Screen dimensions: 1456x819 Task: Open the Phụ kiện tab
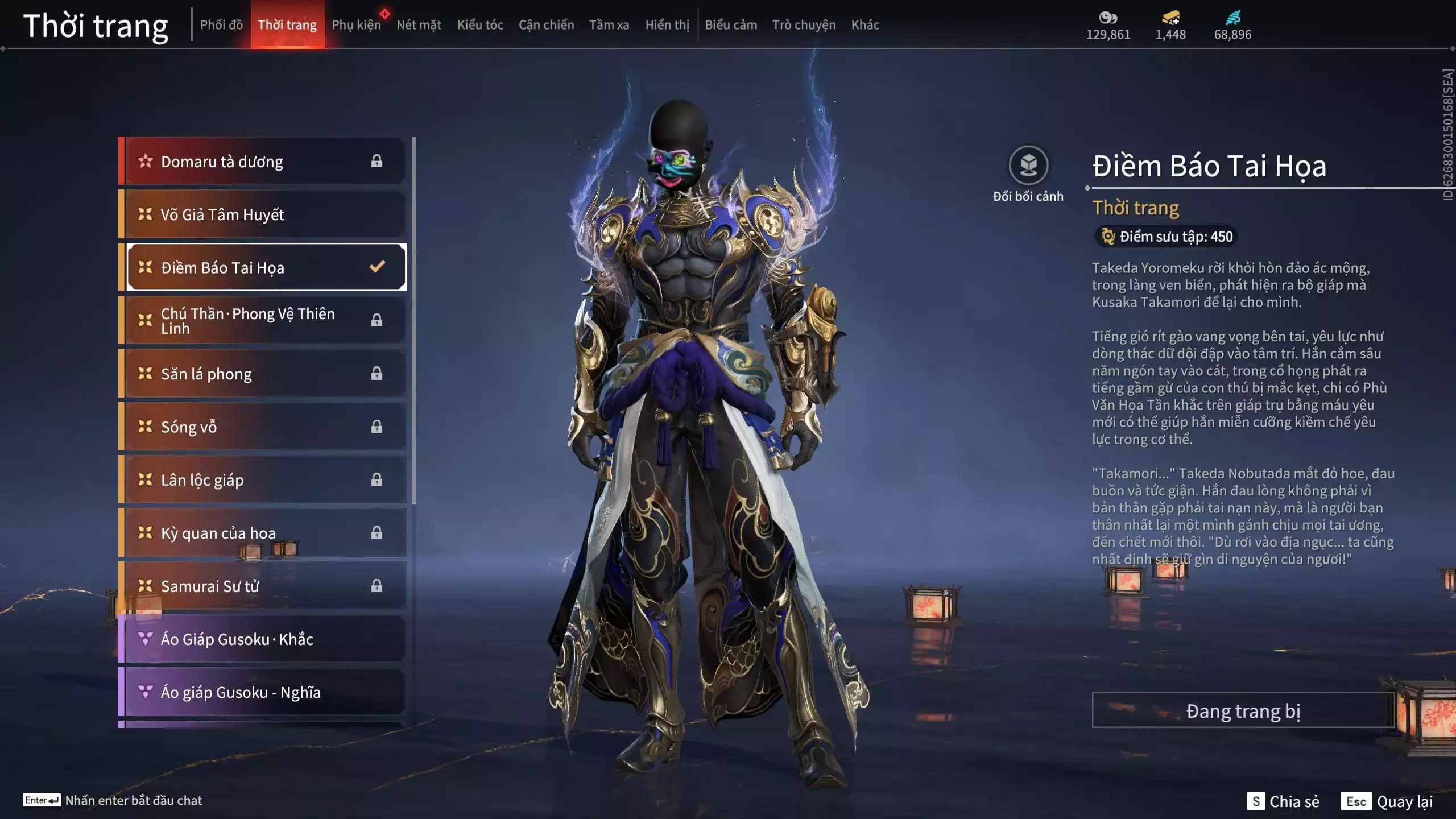(356, 25)
